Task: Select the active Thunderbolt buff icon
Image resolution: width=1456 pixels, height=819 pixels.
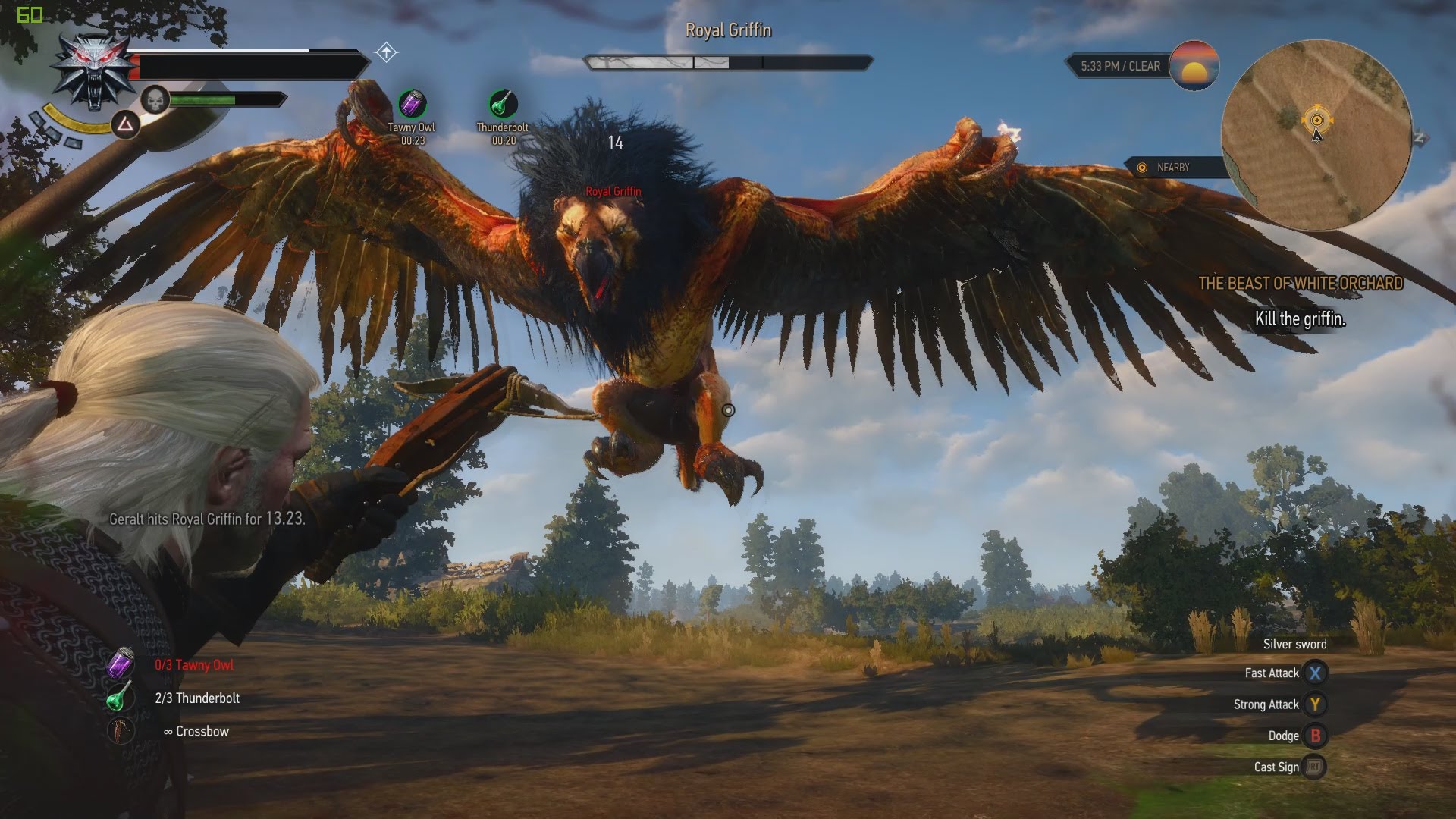Action: tap(503, 103)
